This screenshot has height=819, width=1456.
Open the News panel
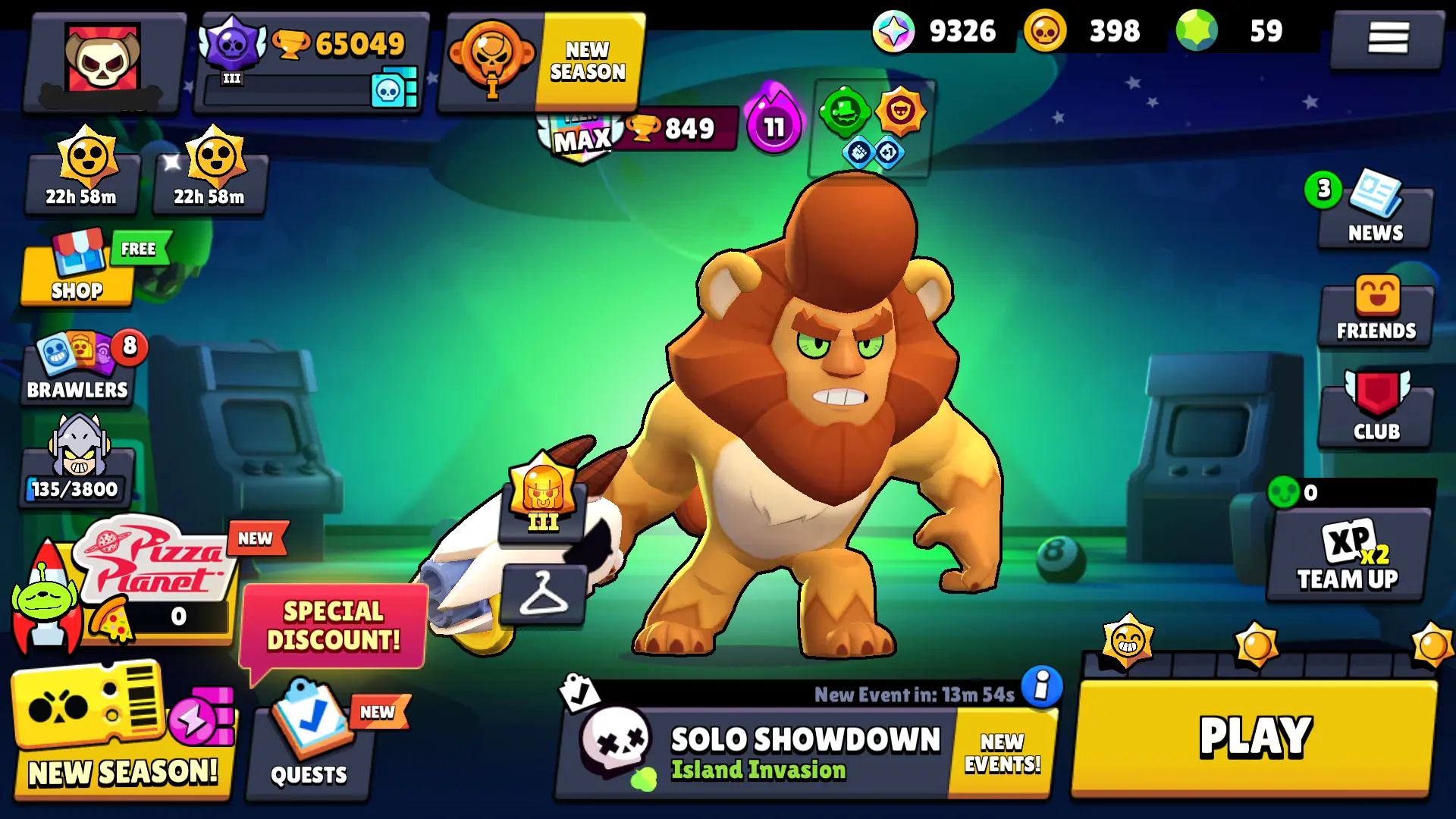1375,212
